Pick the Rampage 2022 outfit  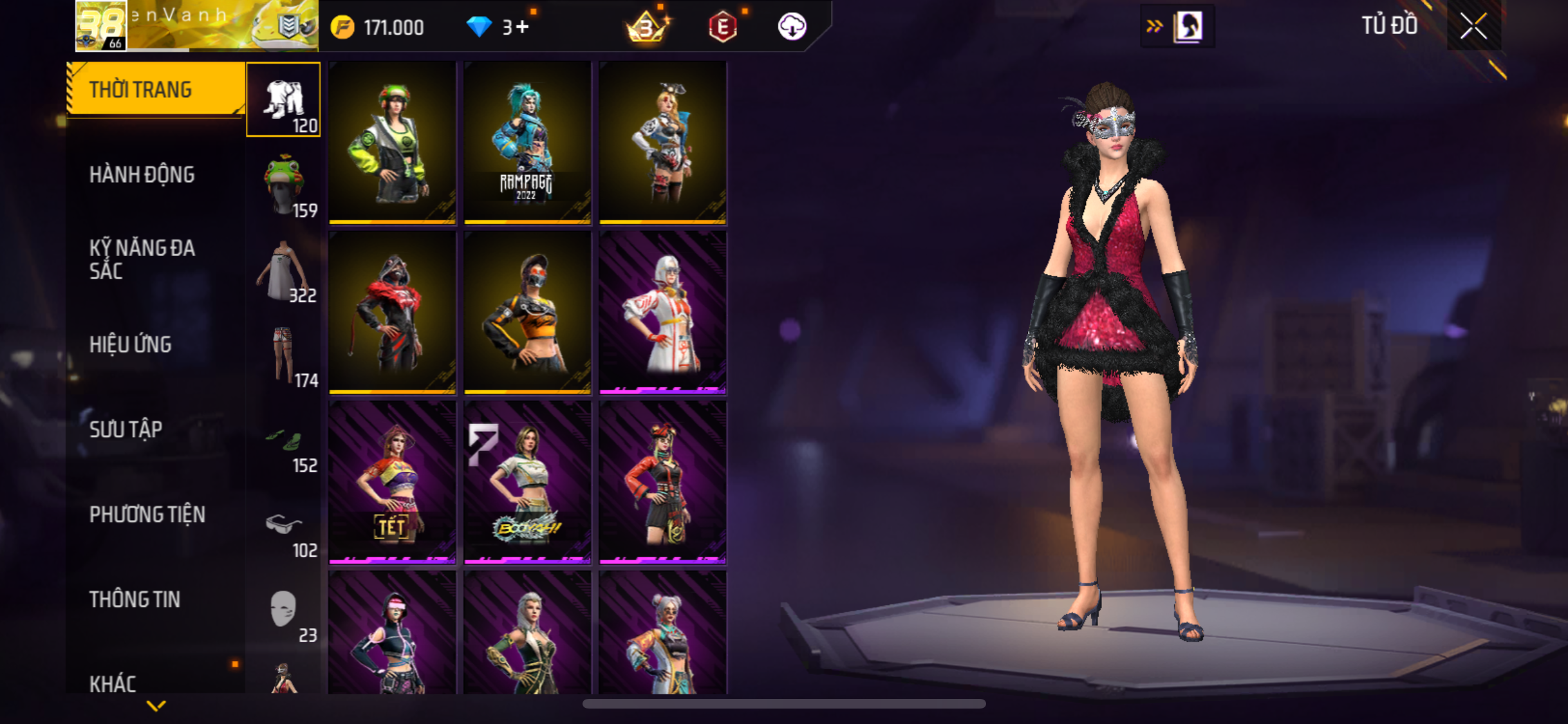pos(527,142)
